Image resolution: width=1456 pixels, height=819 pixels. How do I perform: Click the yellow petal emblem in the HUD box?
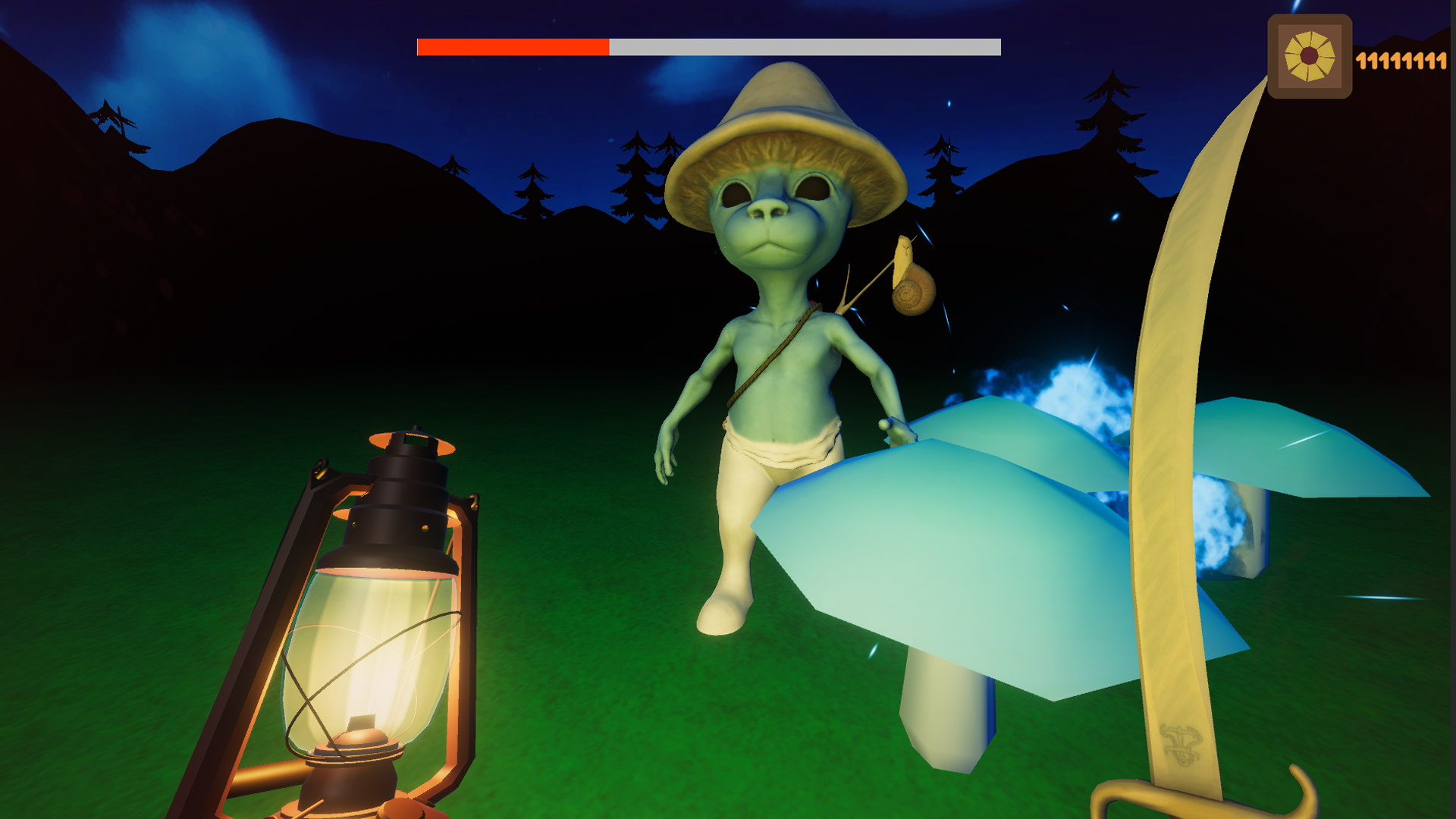pos(1310,55)
